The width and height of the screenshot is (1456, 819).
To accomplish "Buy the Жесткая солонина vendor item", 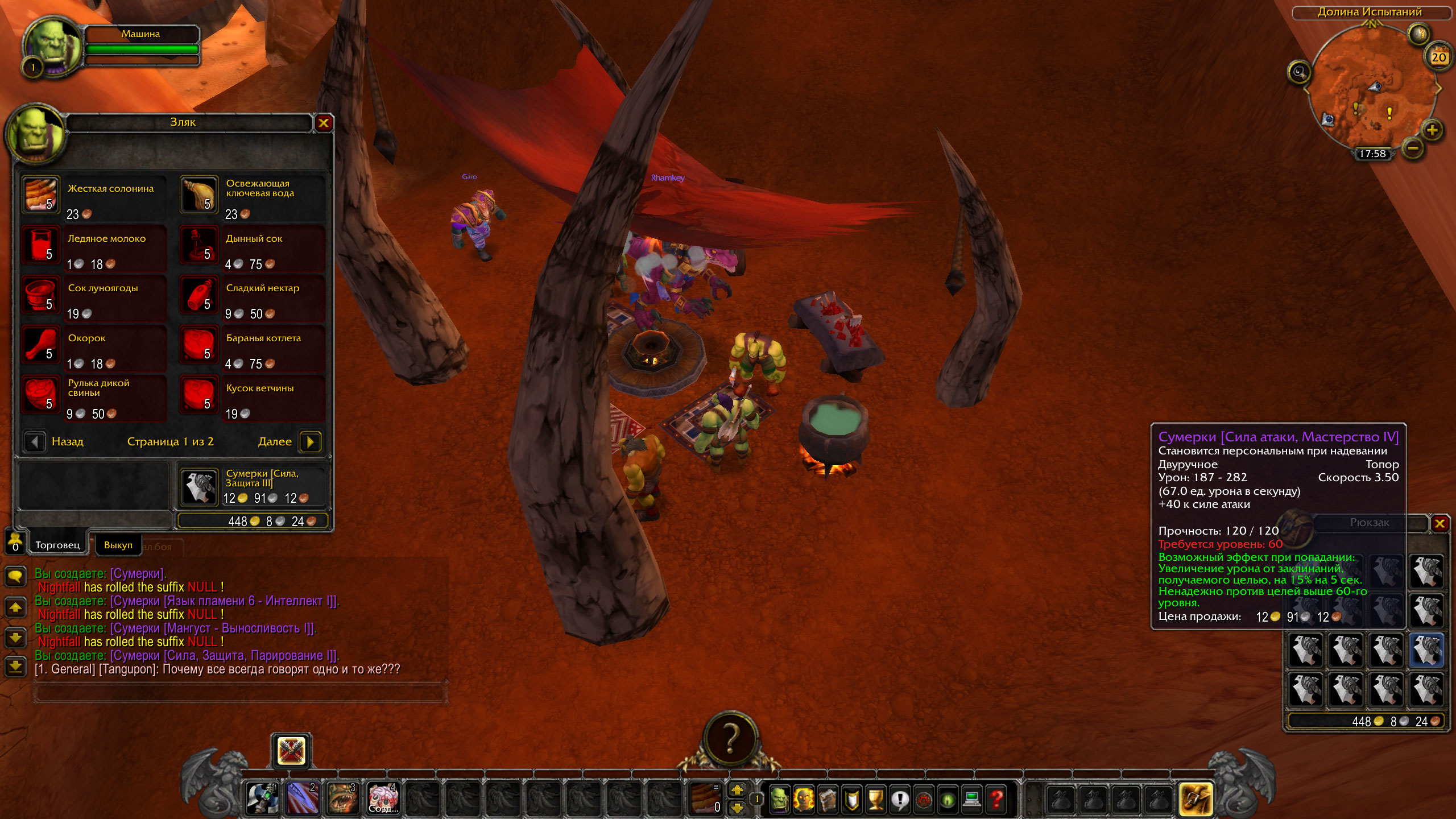I will coord(41,195).
